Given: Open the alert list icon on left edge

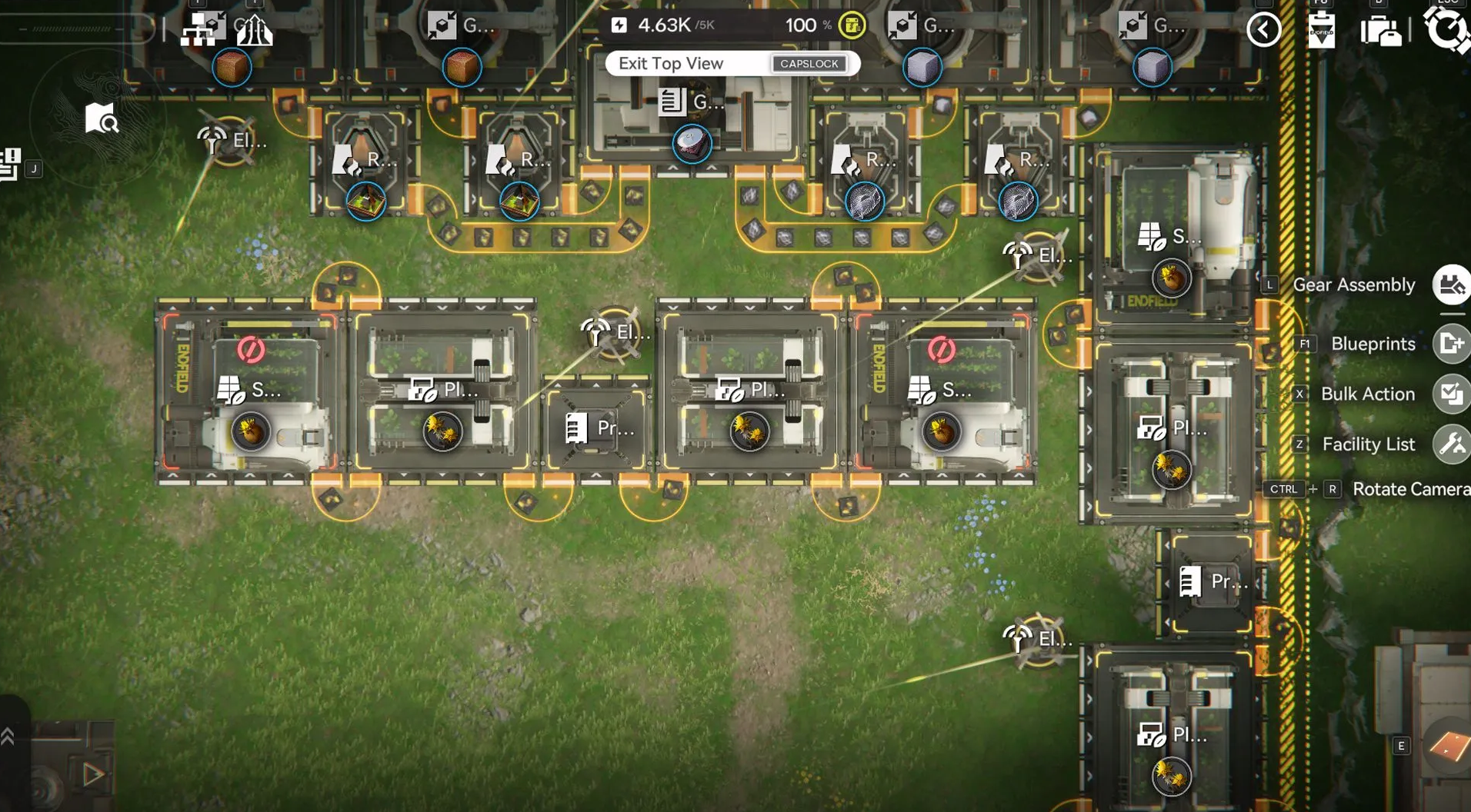Looking at the screenshot, I should (x=9, y=165).
